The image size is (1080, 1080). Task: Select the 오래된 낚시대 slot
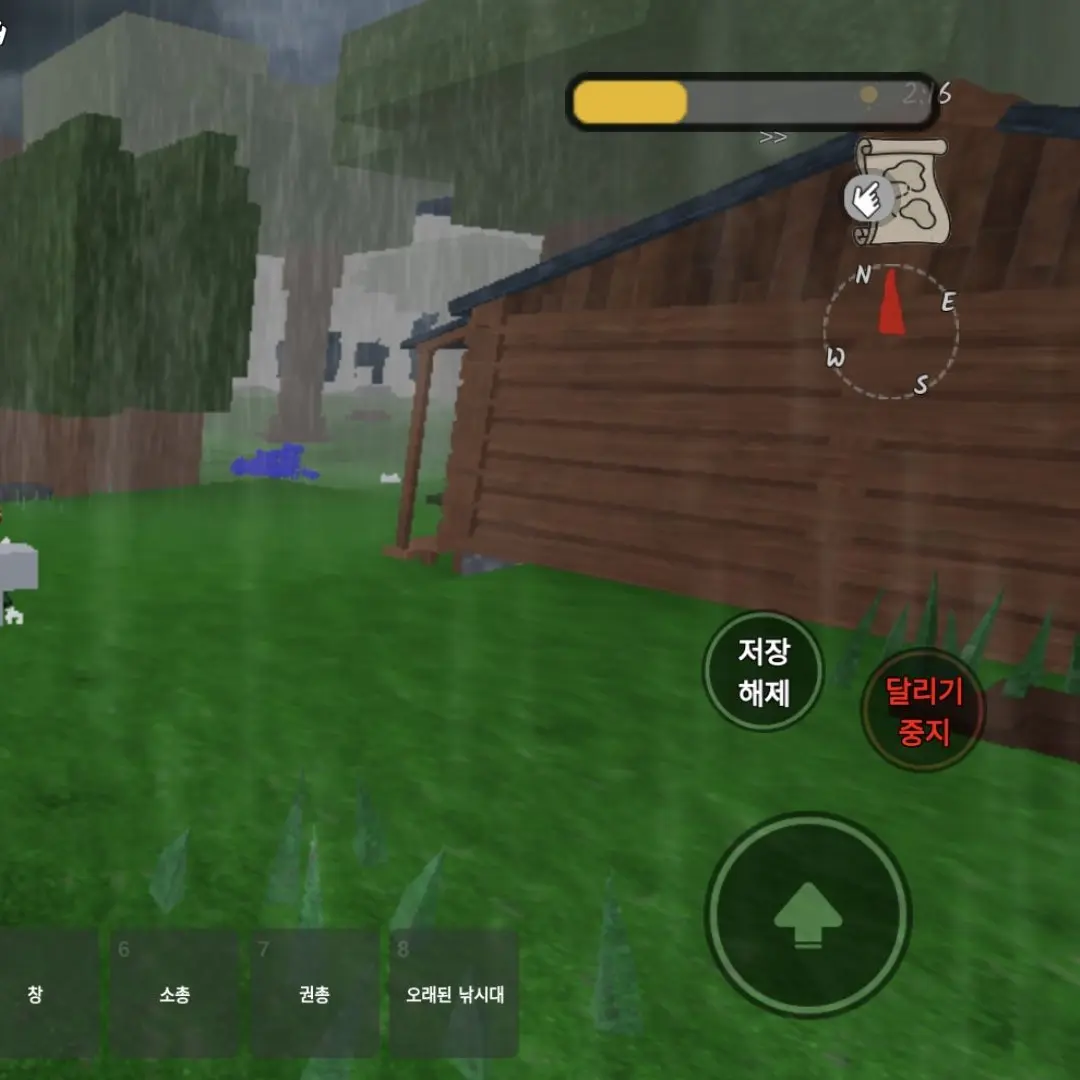[454, 993]
